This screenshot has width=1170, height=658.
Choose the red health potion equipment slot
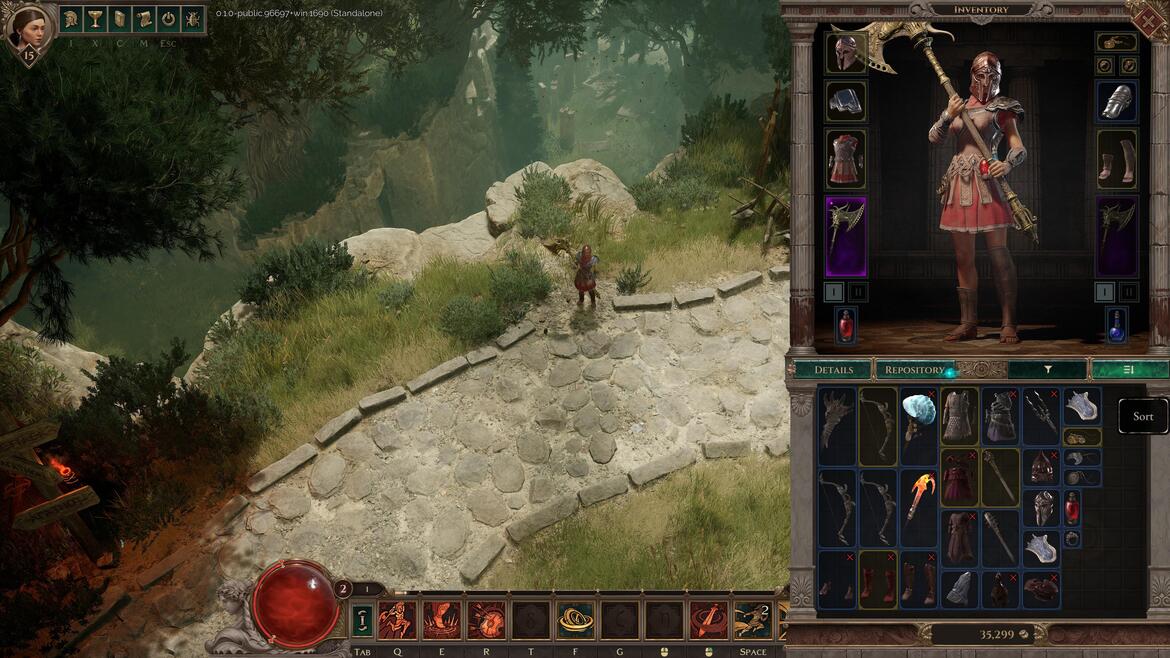(846, 324)
